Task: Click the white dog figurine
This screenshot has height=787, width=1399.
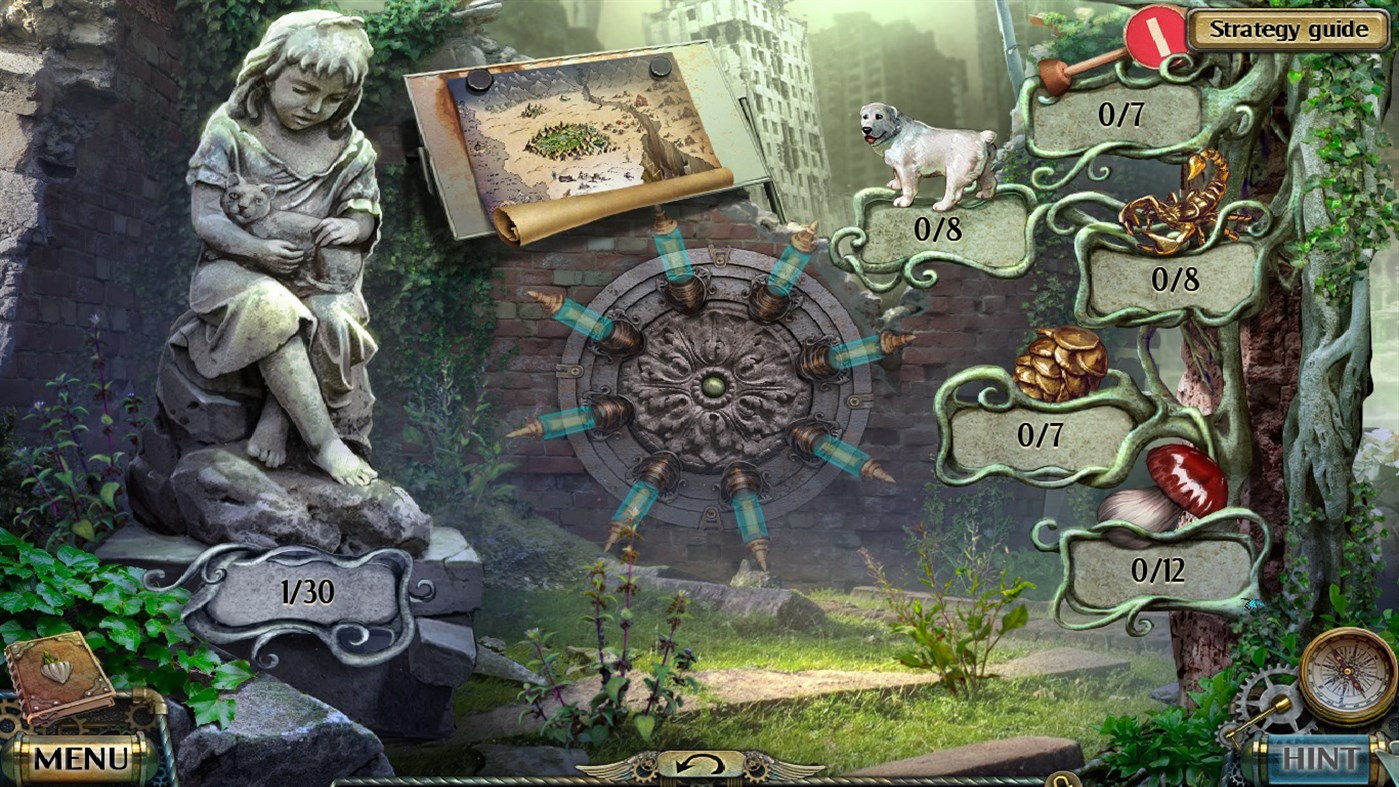Action: click(925, 152)
